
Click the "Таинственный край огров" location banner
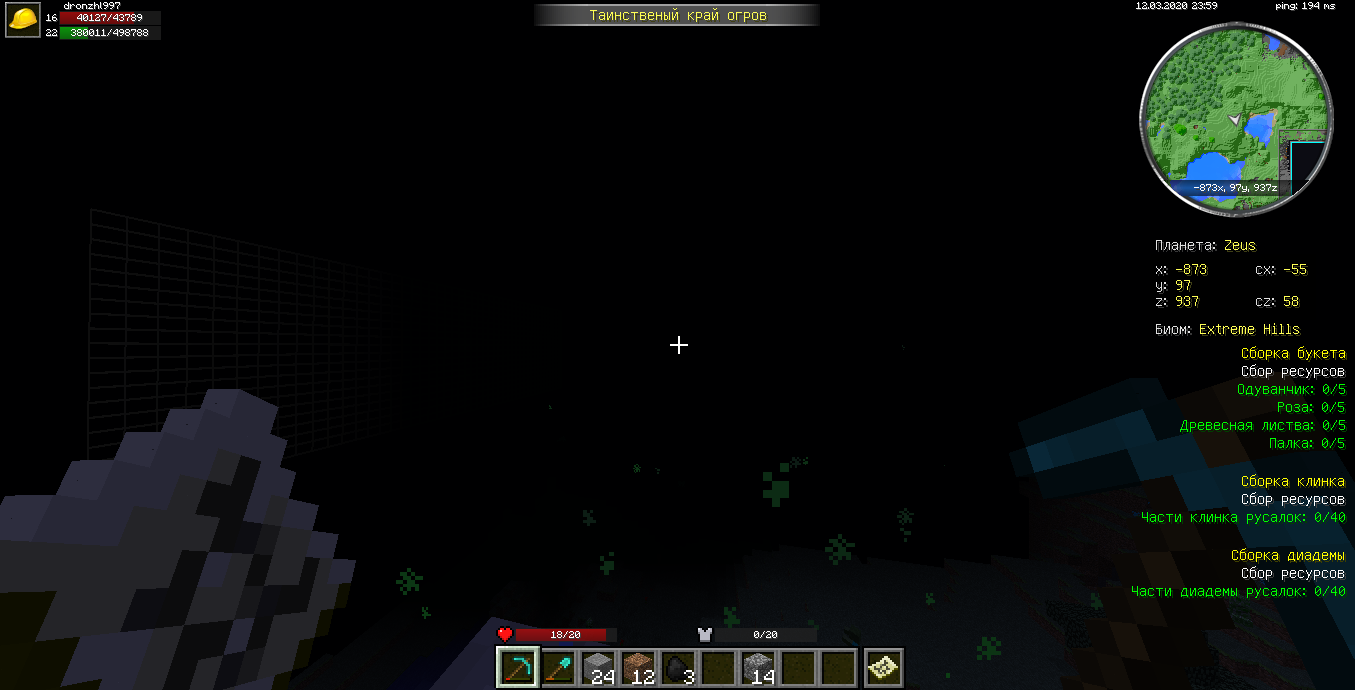677,15
